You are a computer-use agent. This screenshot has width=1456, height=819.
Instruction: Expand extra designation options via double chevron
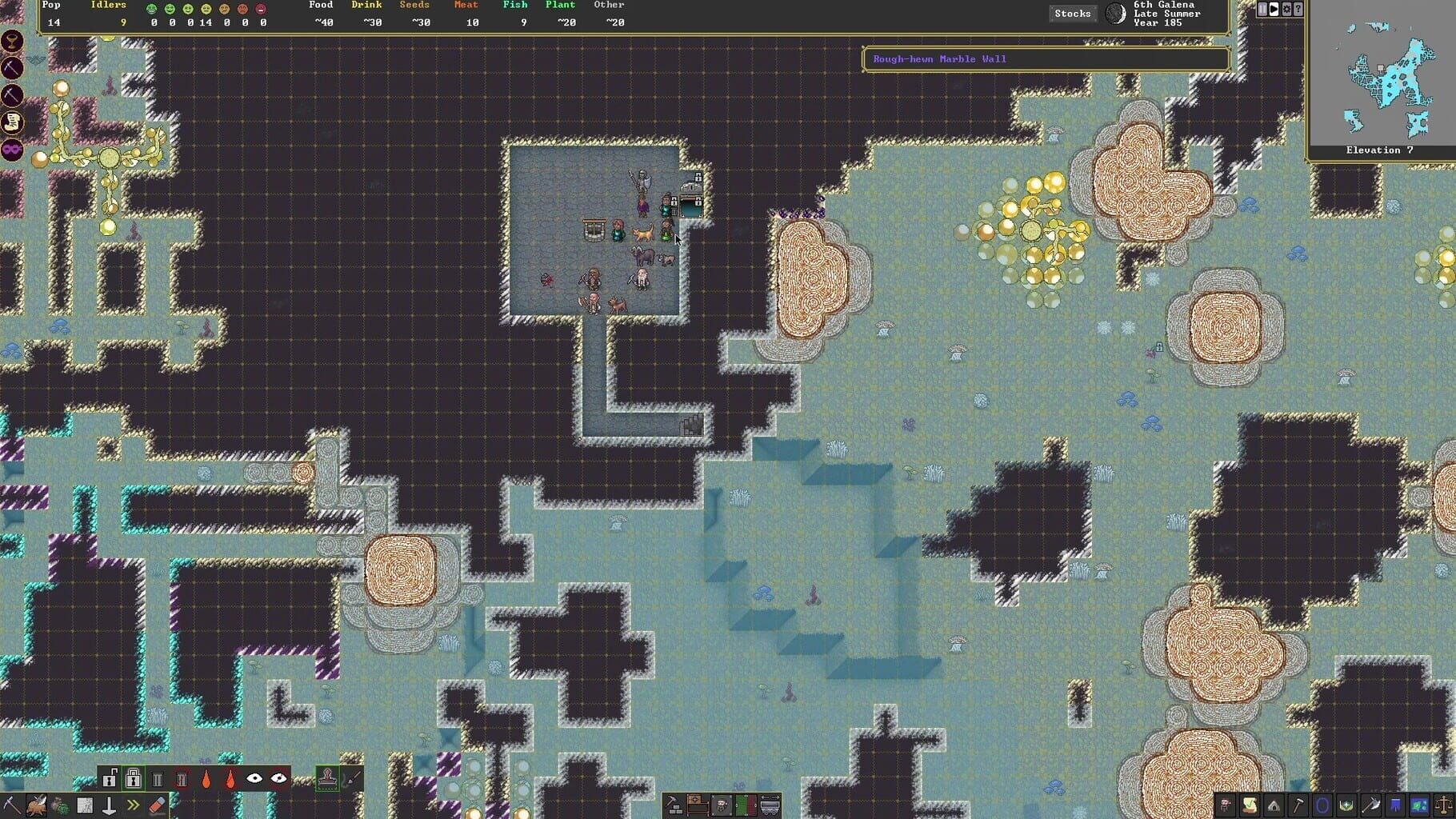tap(134, 805)
